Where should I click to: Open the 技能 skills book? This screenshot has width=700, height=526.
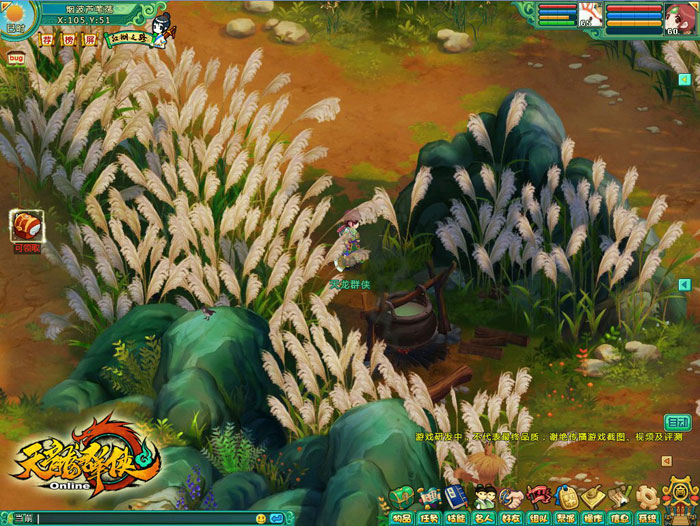456,499
